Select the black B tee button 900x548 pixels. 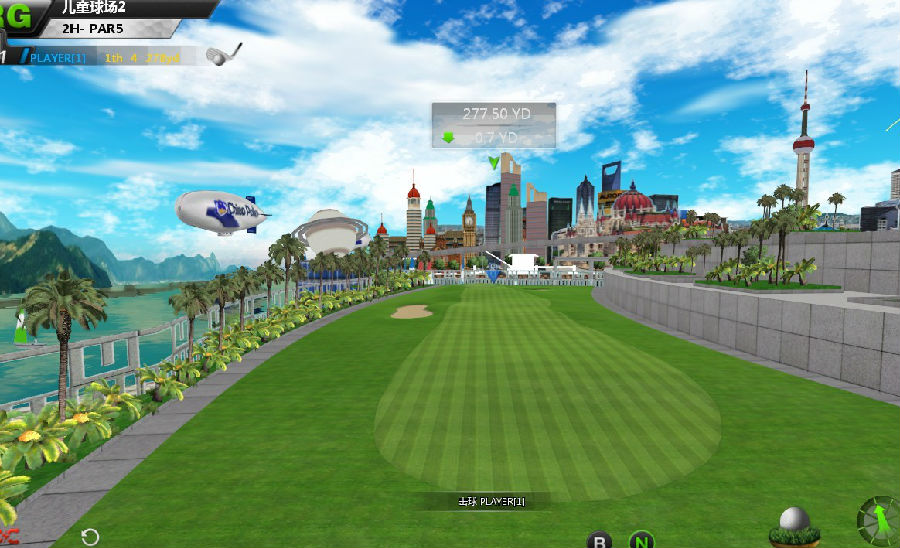(x=599, y=541)
